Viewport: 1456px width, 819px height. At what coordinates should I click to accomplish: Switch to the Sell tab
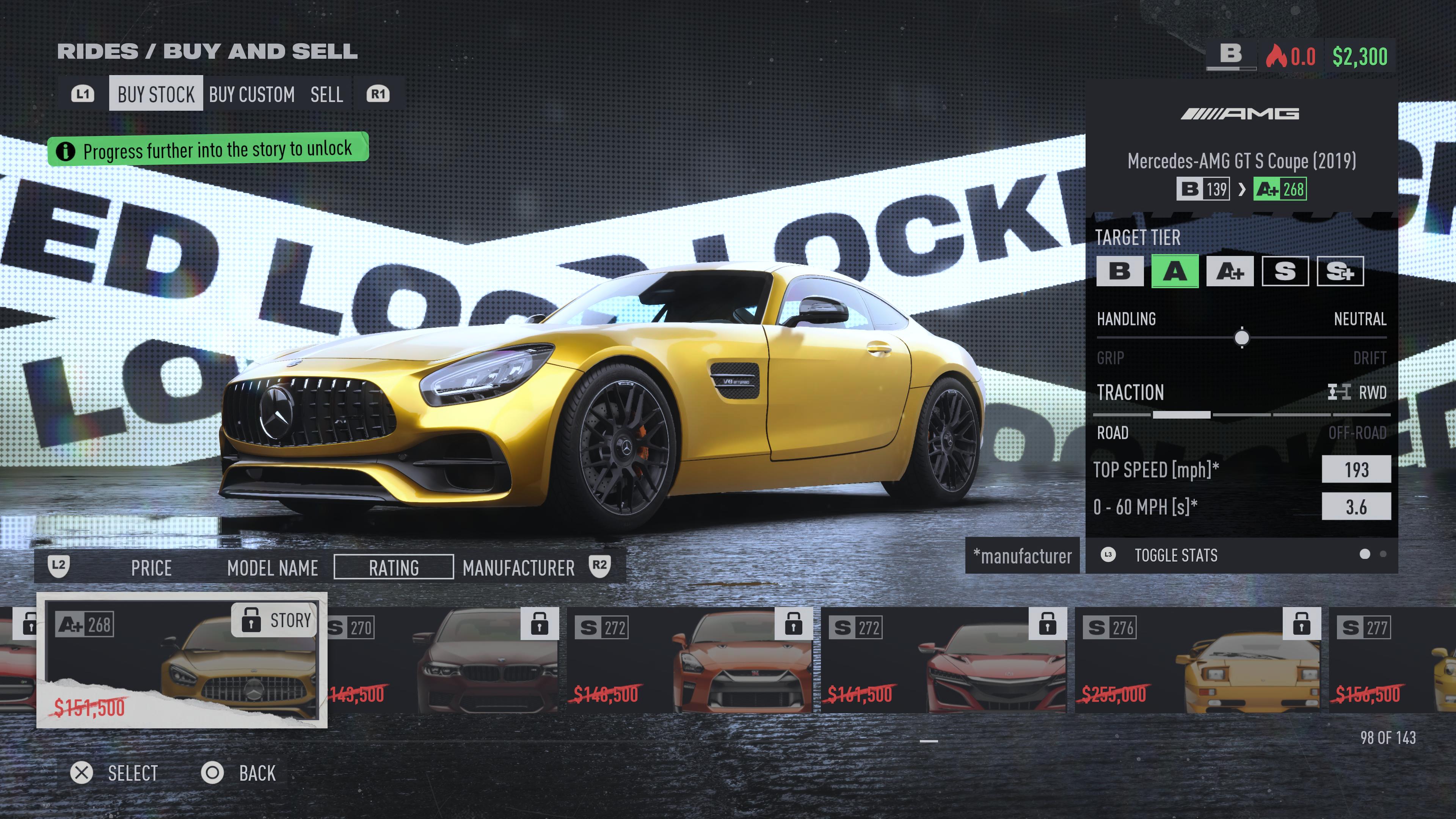tap(326, 94)
